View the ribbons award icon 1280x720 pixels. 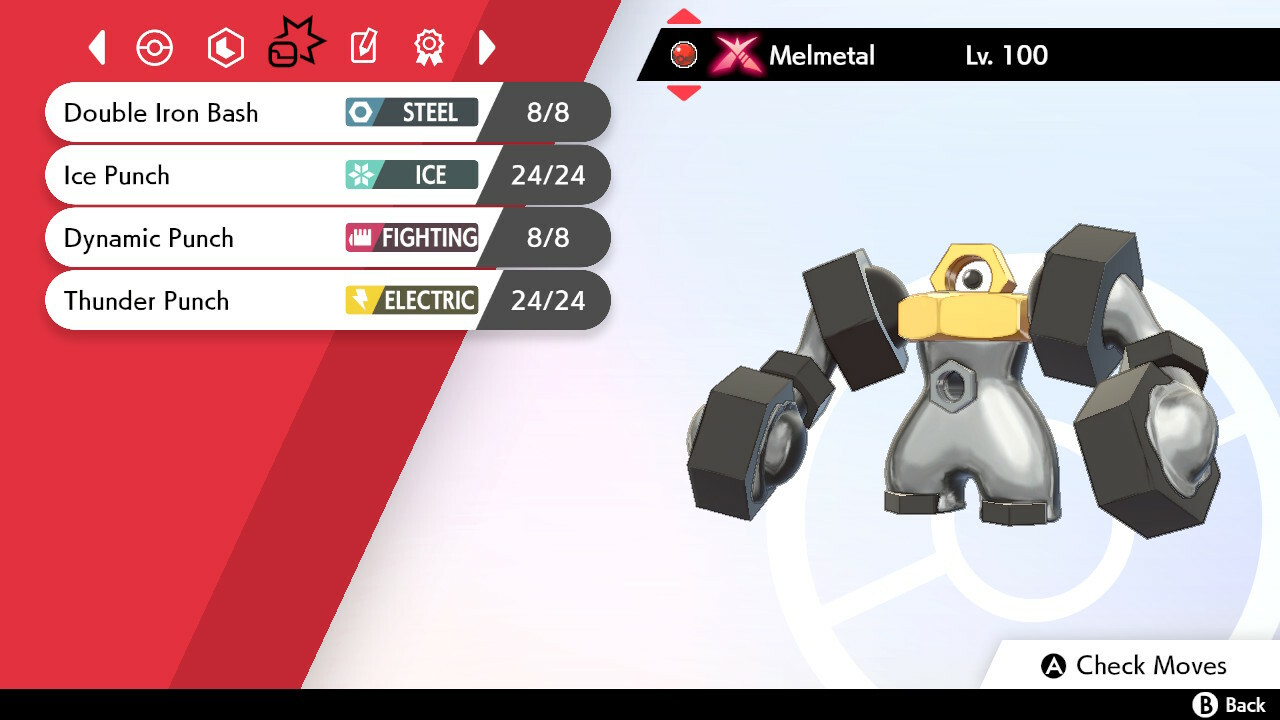[x=428, y=47]
